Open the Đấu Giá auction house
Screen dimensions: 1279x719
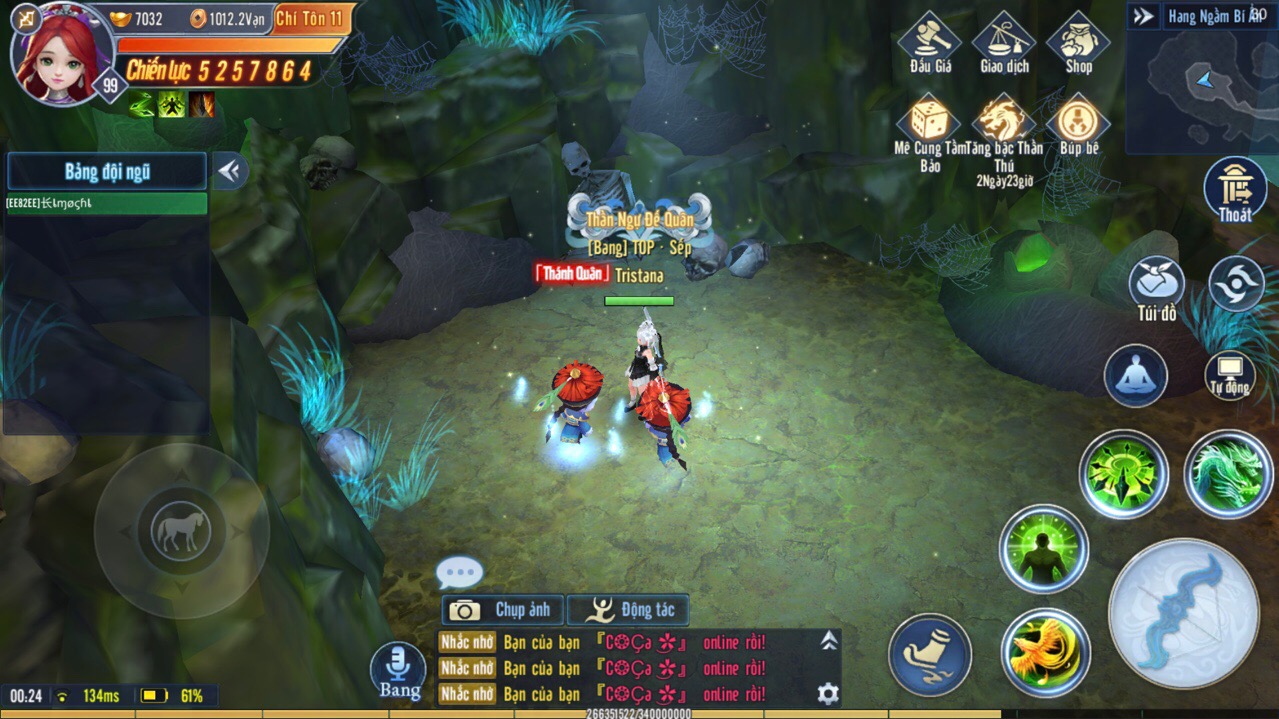(x=929, y=42)
